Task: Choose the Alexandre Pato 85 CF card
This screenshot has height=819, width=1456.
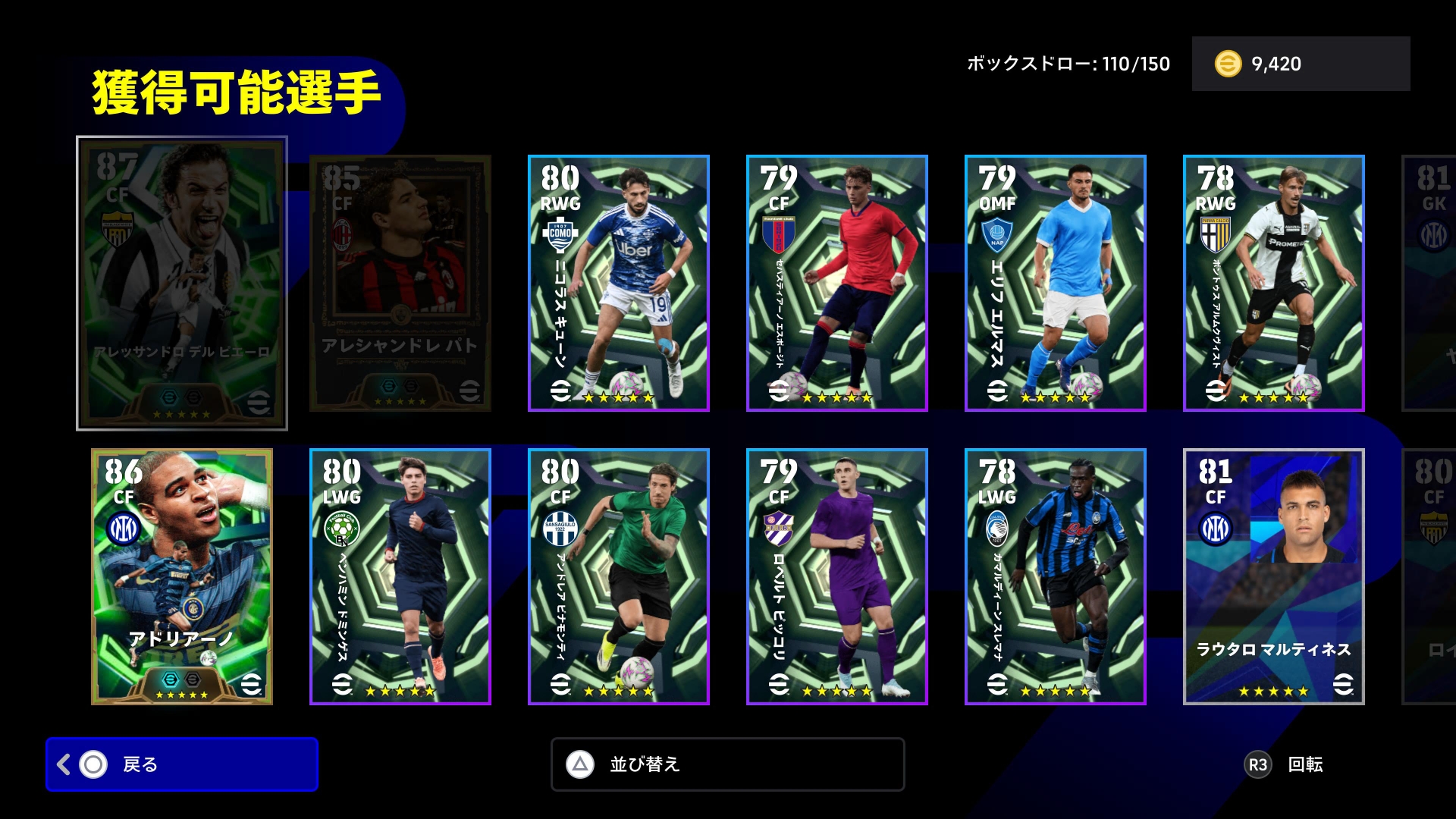Action: point(400,284)
